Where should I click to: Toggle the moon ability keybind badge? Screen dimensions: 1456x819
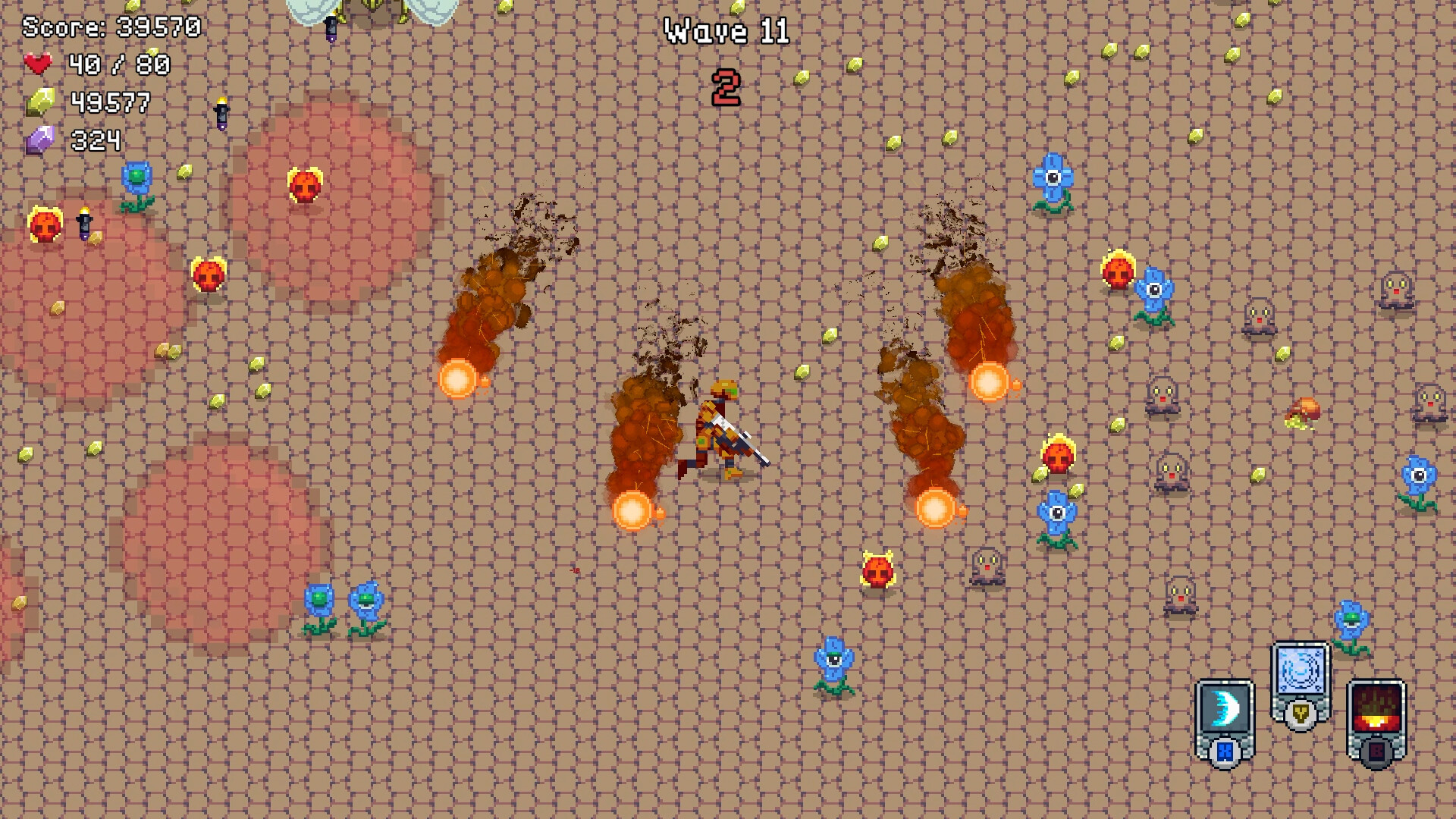[x=1225, y=752]
